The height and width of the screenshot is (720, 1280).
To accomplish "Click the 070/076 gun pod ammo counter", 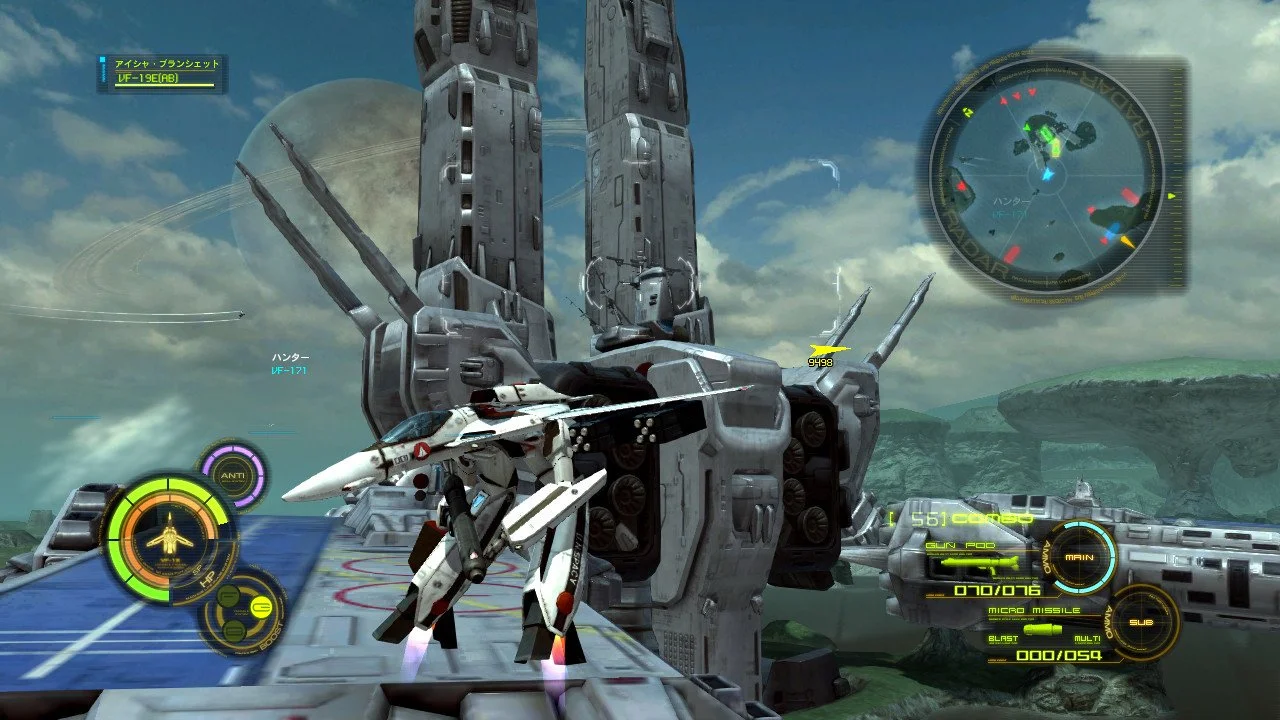I will [996, 591].
